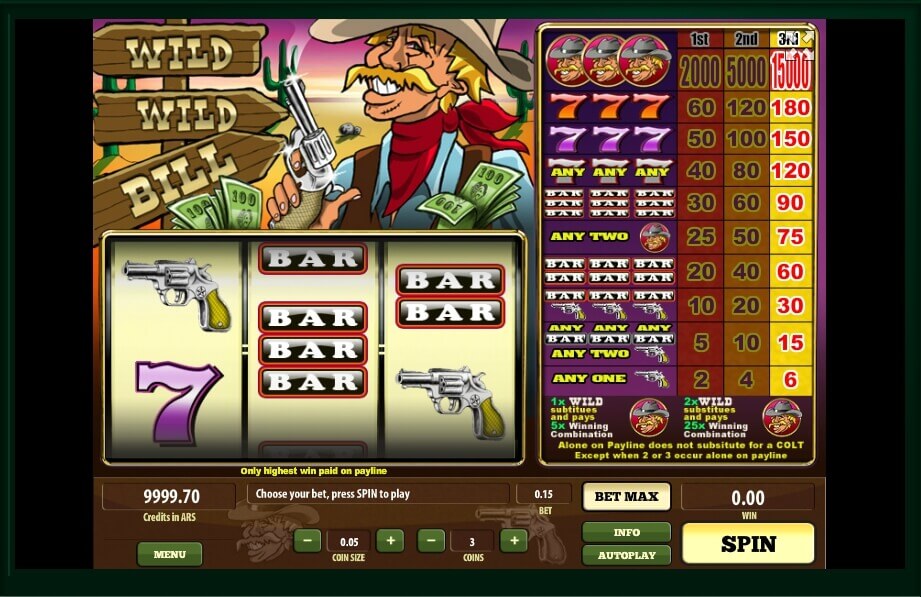Increase the coin size

(390, 541)
